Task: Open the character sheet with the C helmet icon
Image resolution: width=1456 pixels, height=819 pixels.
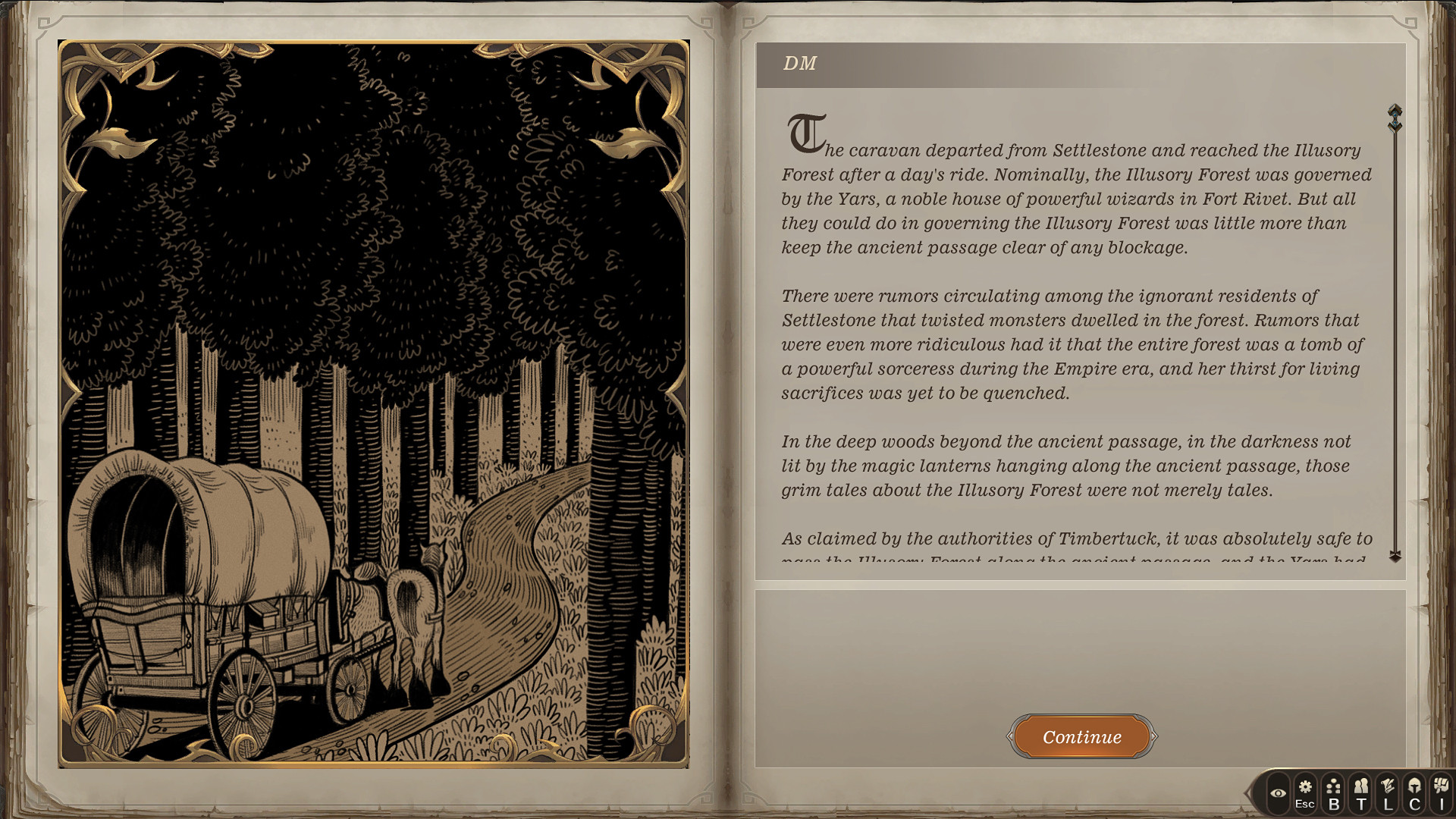Action: pos(1417,791)
